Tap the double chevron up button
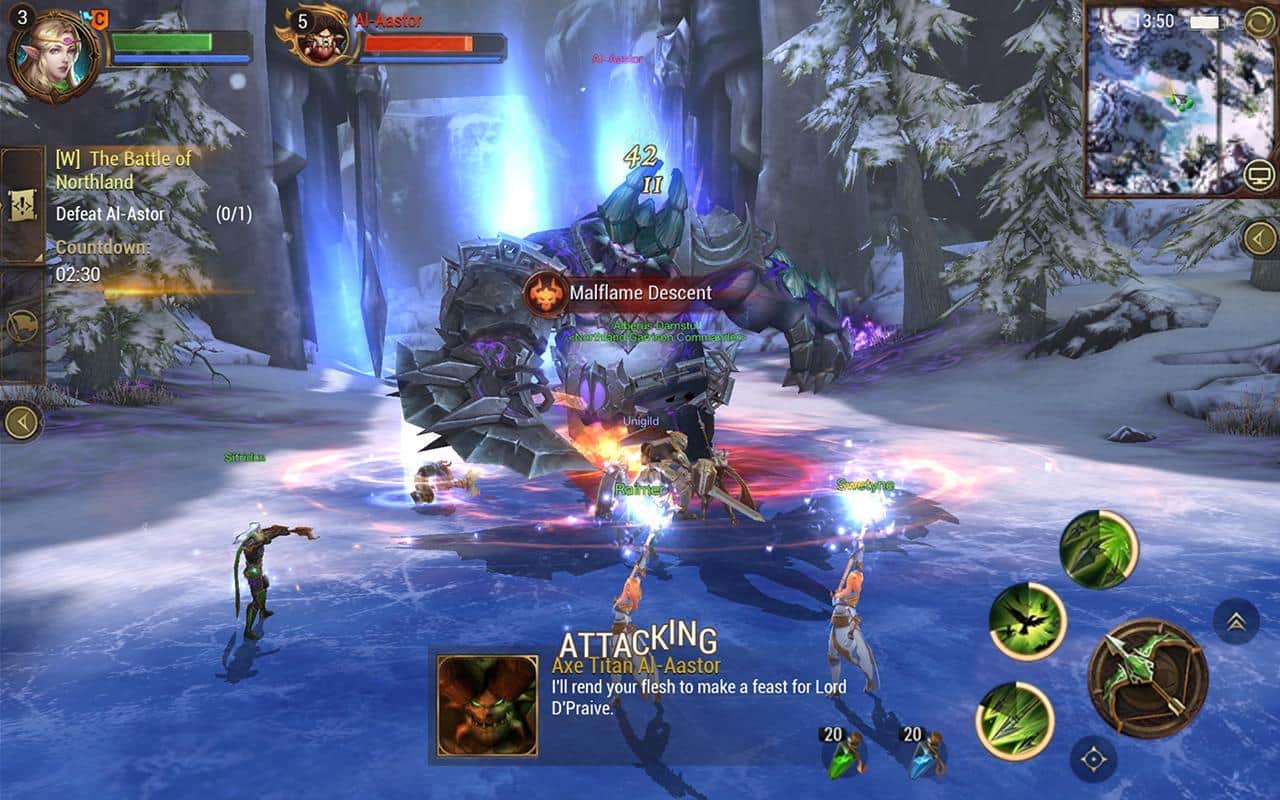The width and height of the screenshot is (1280, 800). pyautogui.click(x=1236, y=621)
